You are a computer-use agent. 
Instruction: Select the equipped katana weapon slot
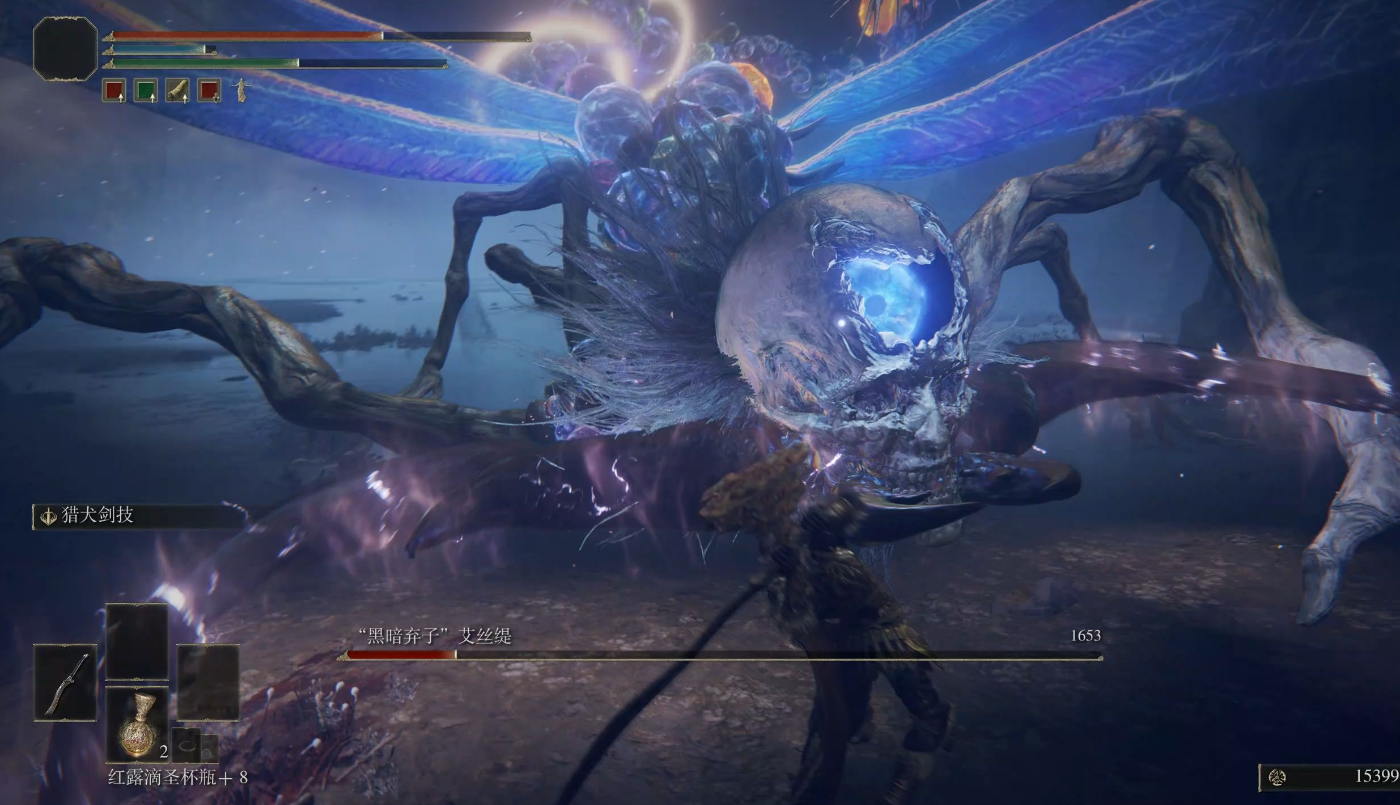tap(66, 682)
